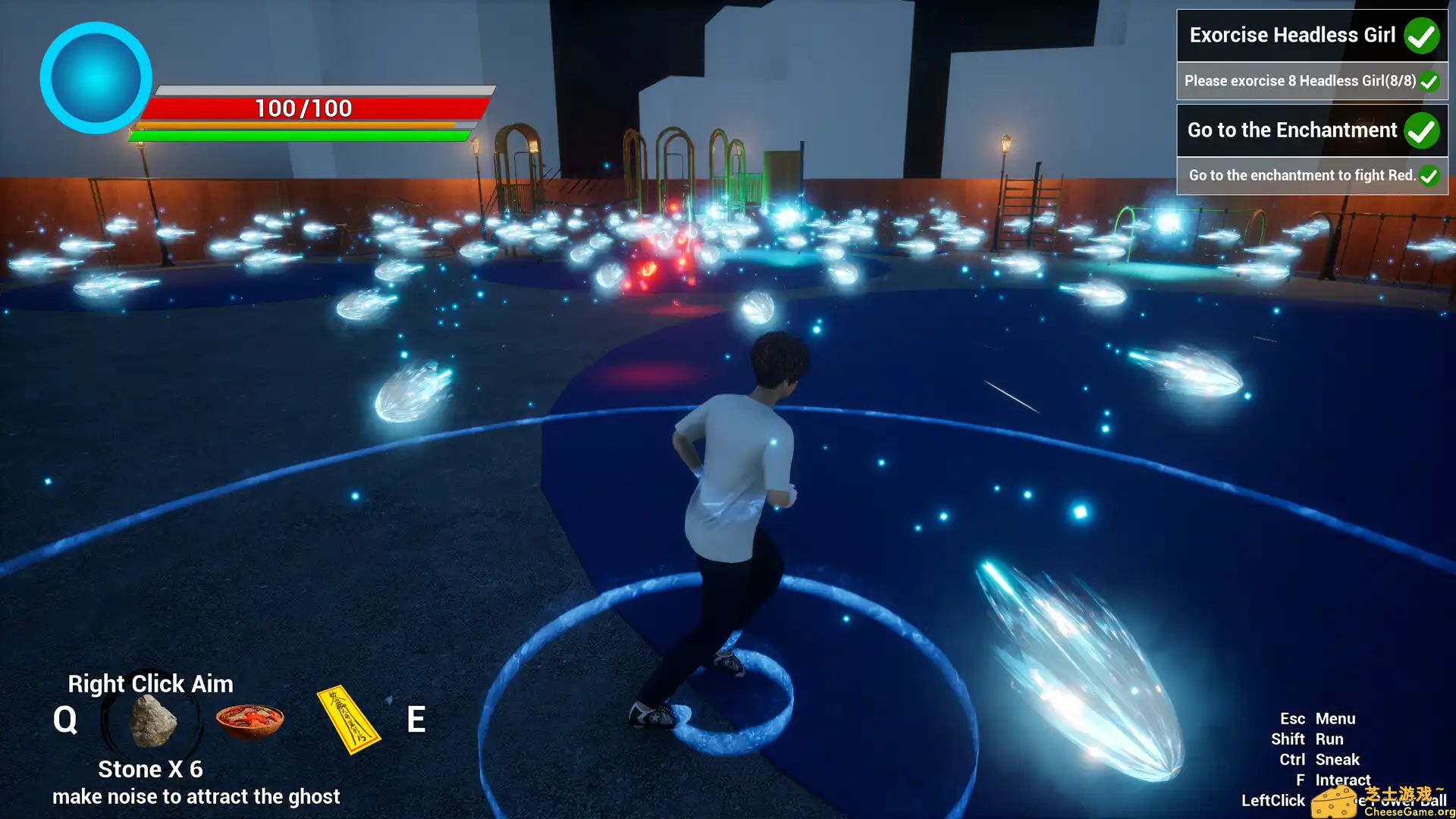Viewport: 1456px width, 819px height.
Task: Choose the red food bowl item
Action: pyautogui.click(x=249, y=720)
